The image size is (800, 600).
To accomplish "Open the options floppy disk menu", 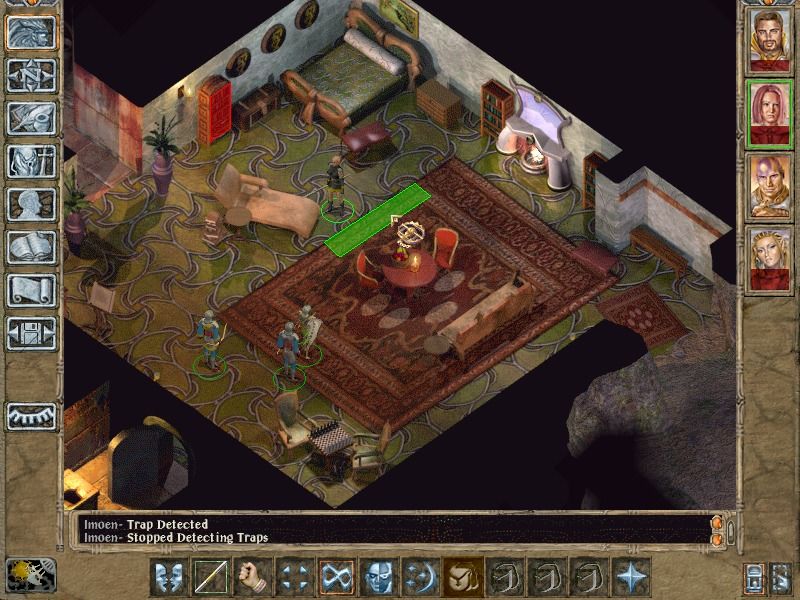I will click(30, 331).
